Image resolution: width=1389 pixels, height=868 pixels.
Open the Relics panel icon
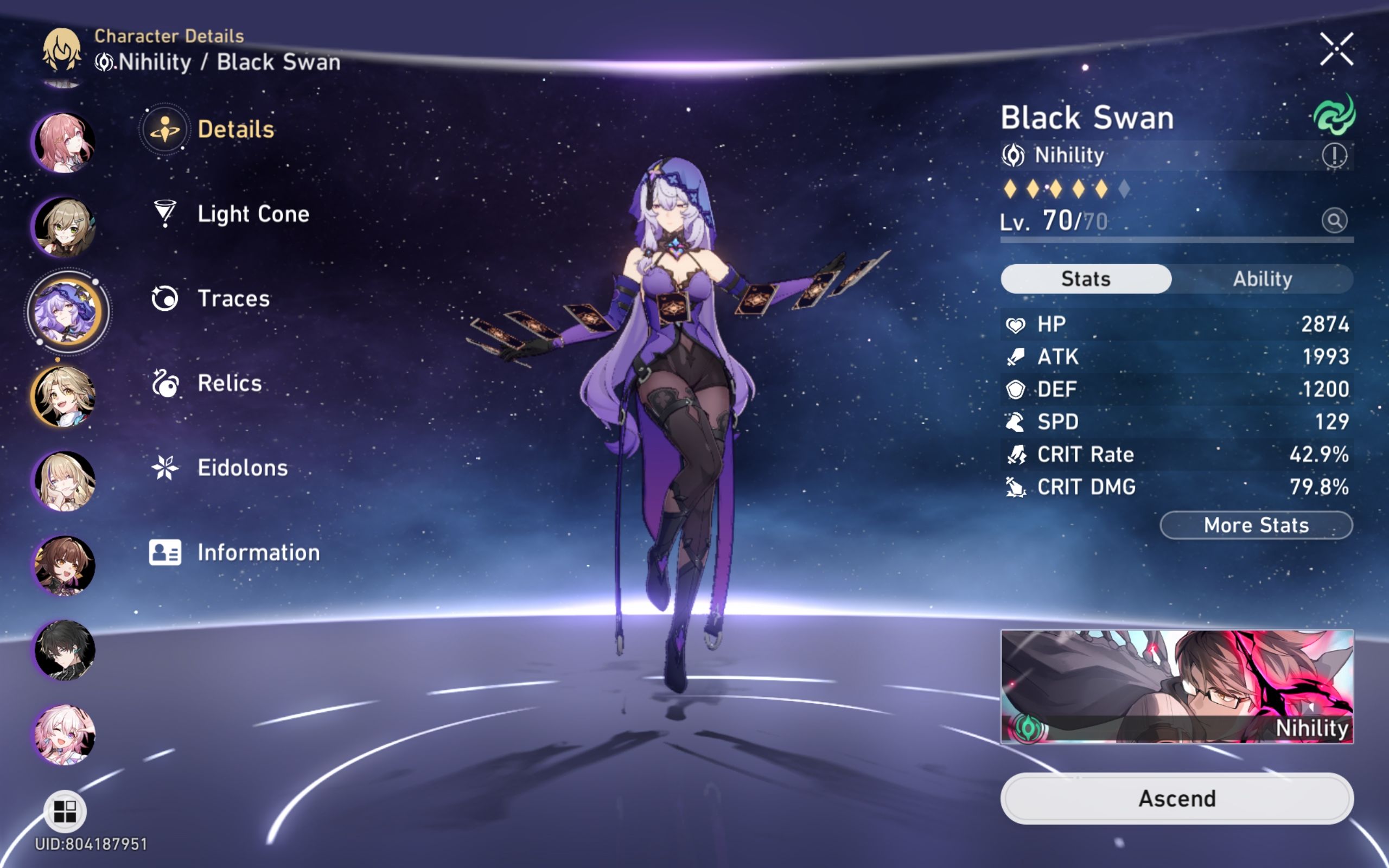165,383
